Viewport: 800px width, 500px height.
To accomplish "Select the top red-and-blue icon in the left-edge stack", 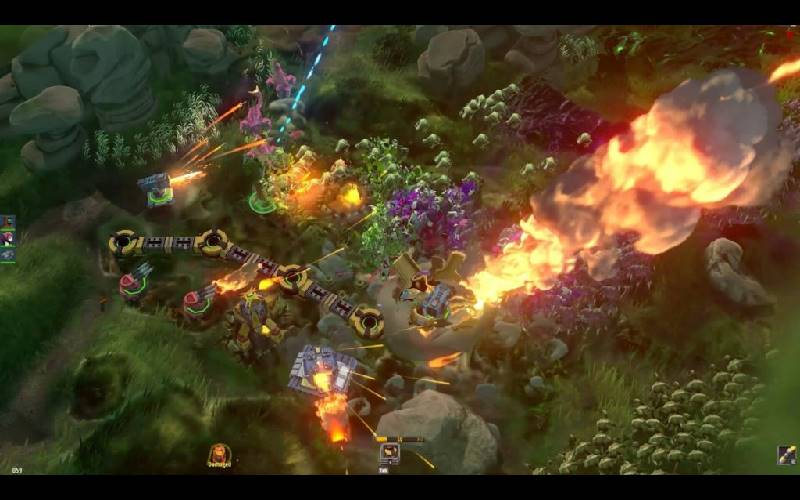I will pyautogui.click(x=7, y=223).
